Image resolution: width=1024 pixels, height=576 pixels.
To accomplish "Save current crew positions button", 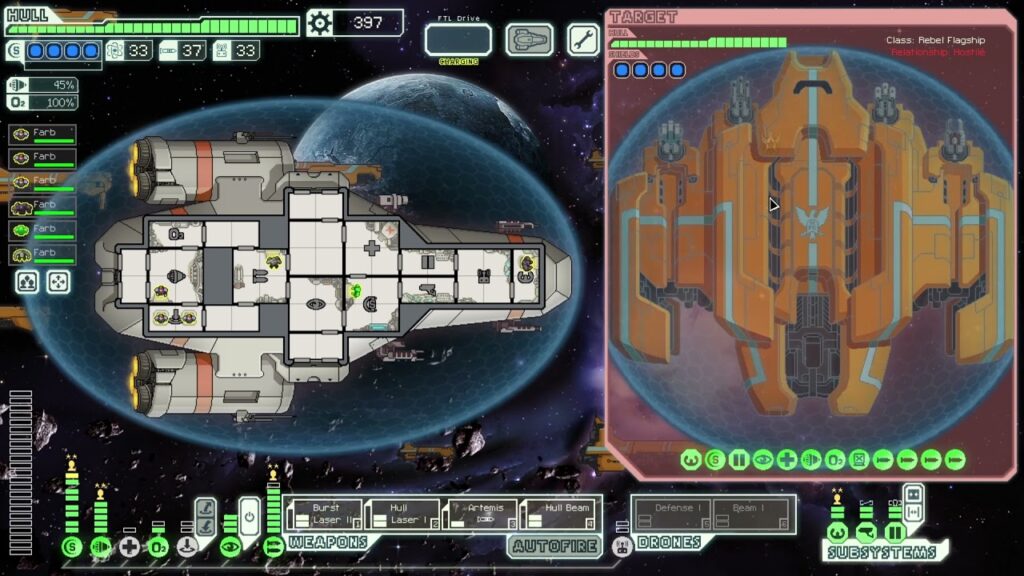I will tap(27, 282).
